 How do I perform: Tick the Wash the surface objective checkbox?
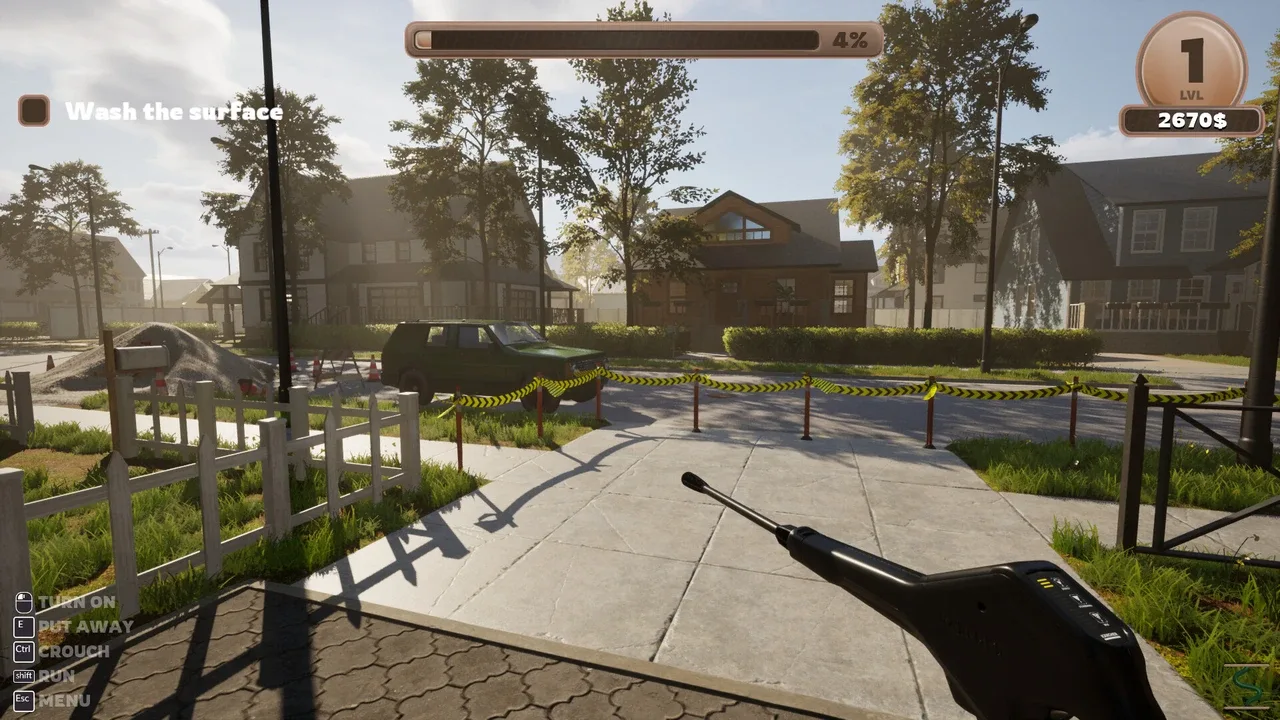(x=34, y=110)
